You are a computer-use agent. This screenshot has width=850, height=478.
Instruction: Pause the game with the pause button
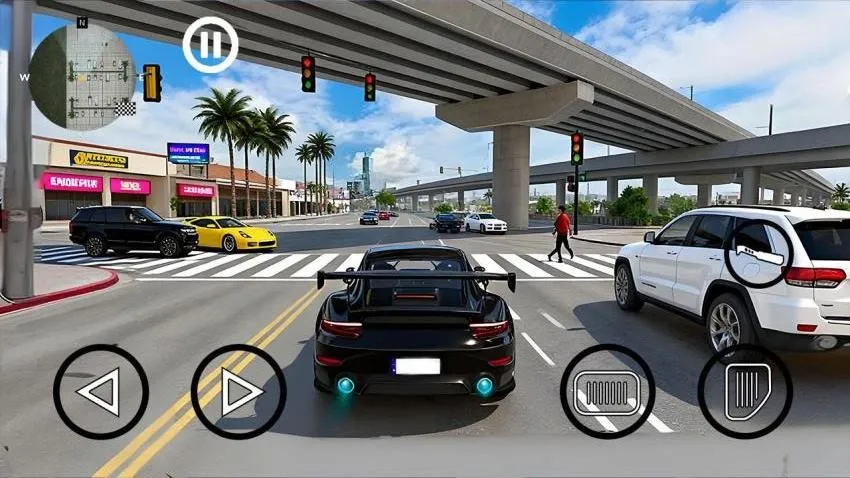210,44
